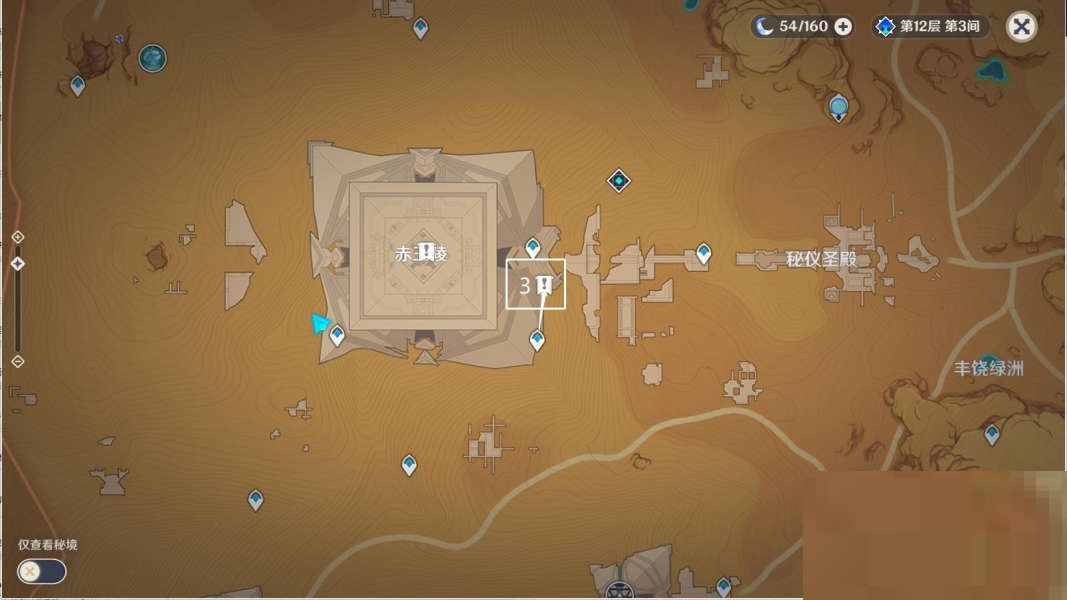Image resolution: width=1067 pixels, height=600 pixels.
Task: Select the waypoint below 丰饶绿洲
Action: coord(992,434)
